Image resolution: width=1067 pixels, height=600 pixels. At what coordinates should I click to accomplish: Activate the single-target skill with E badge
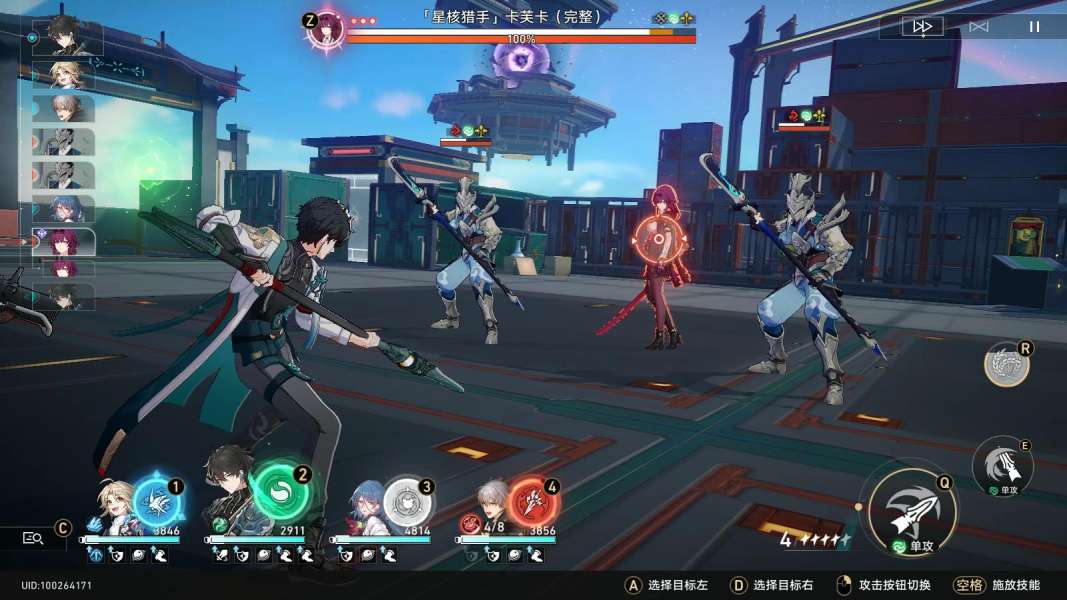[x=1001, y=465]
